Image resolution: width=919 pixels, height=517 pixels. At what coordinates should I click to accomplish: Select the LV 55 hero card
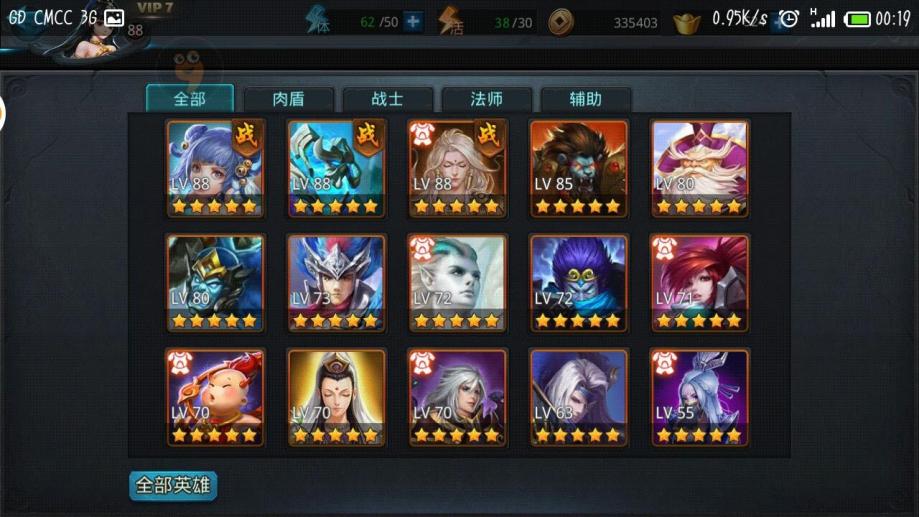700,397
